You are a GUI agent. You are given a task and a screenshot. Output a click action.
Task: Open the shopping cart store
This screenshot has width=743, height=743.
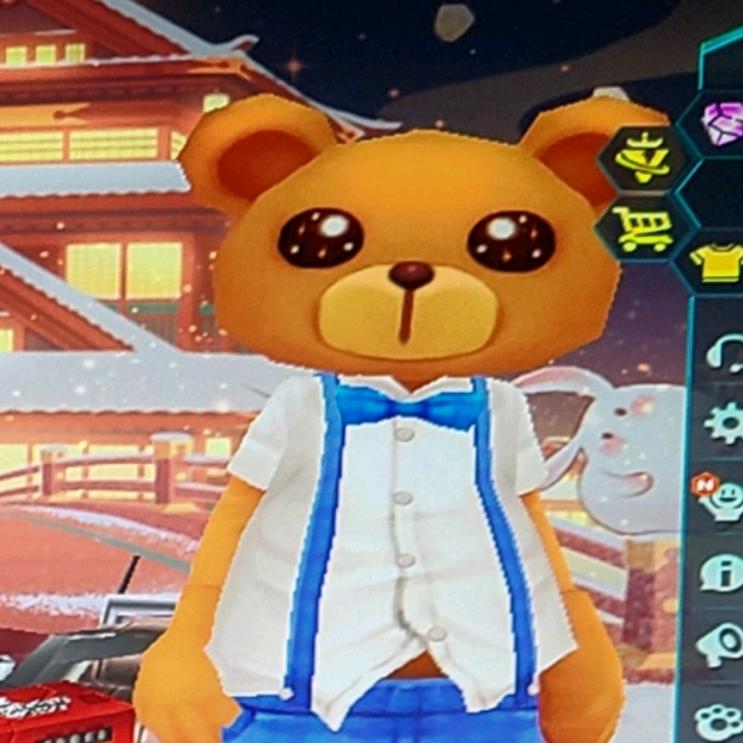click(x=641, y=230)
